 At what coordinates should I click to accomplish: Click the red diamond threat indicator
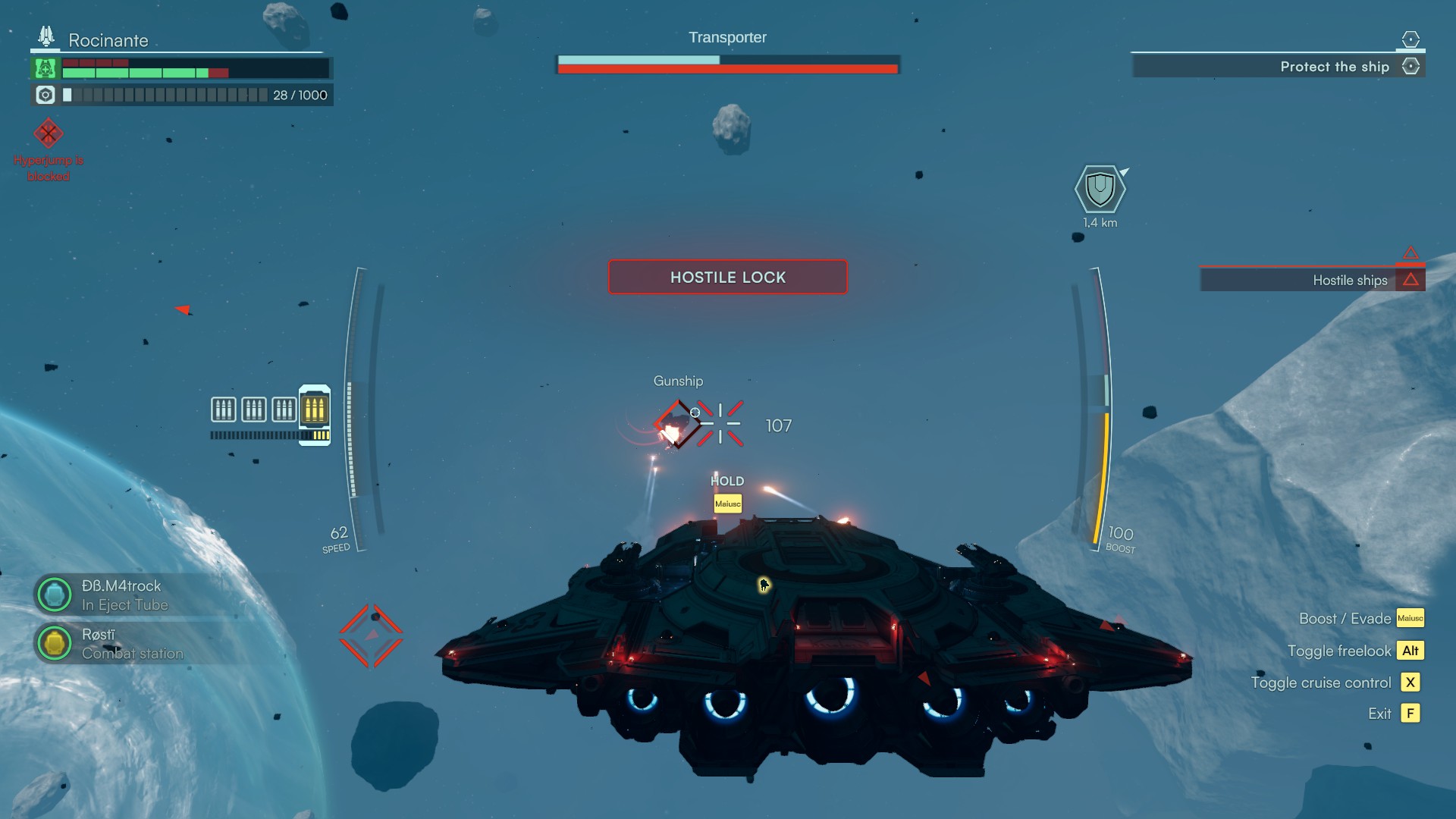[371, 635]
